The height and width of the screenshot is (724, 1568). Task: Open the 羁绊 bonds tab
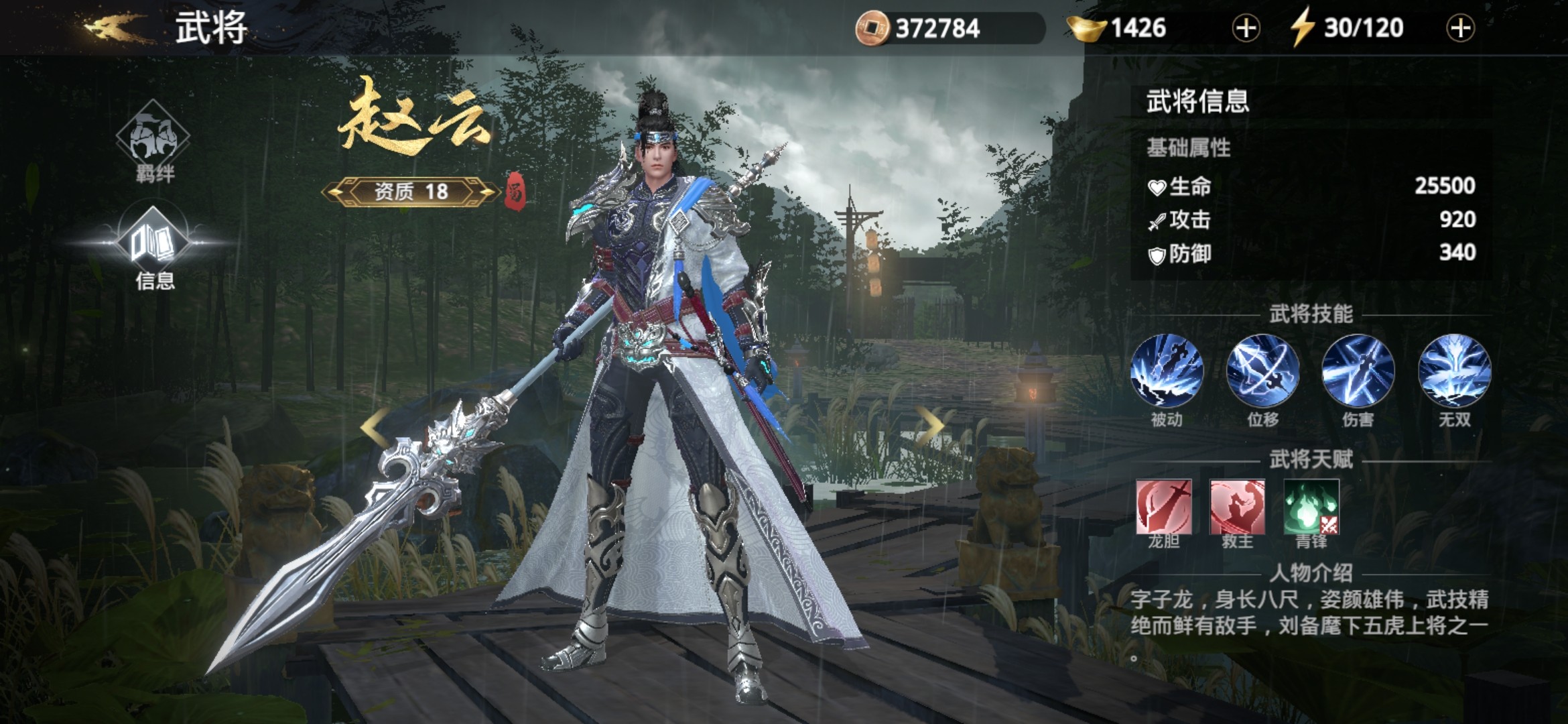153,138
